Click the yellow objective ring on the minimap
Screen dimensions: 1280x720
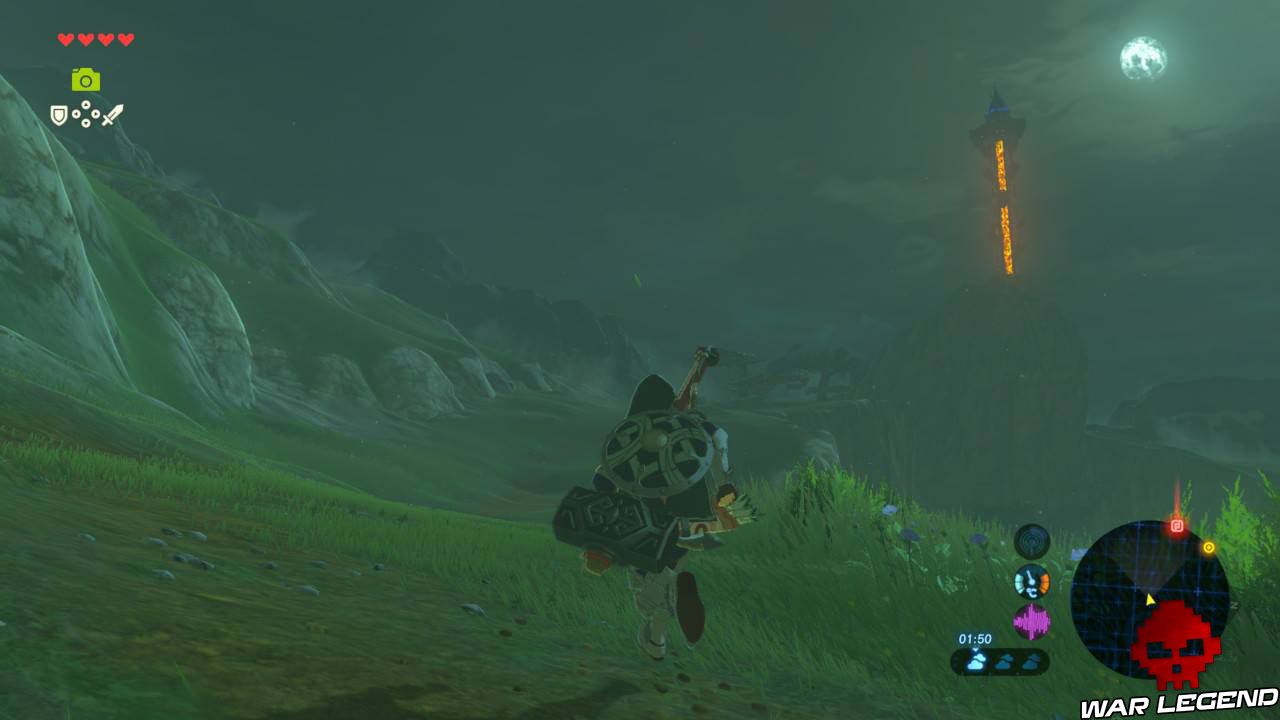(1210, 547)
